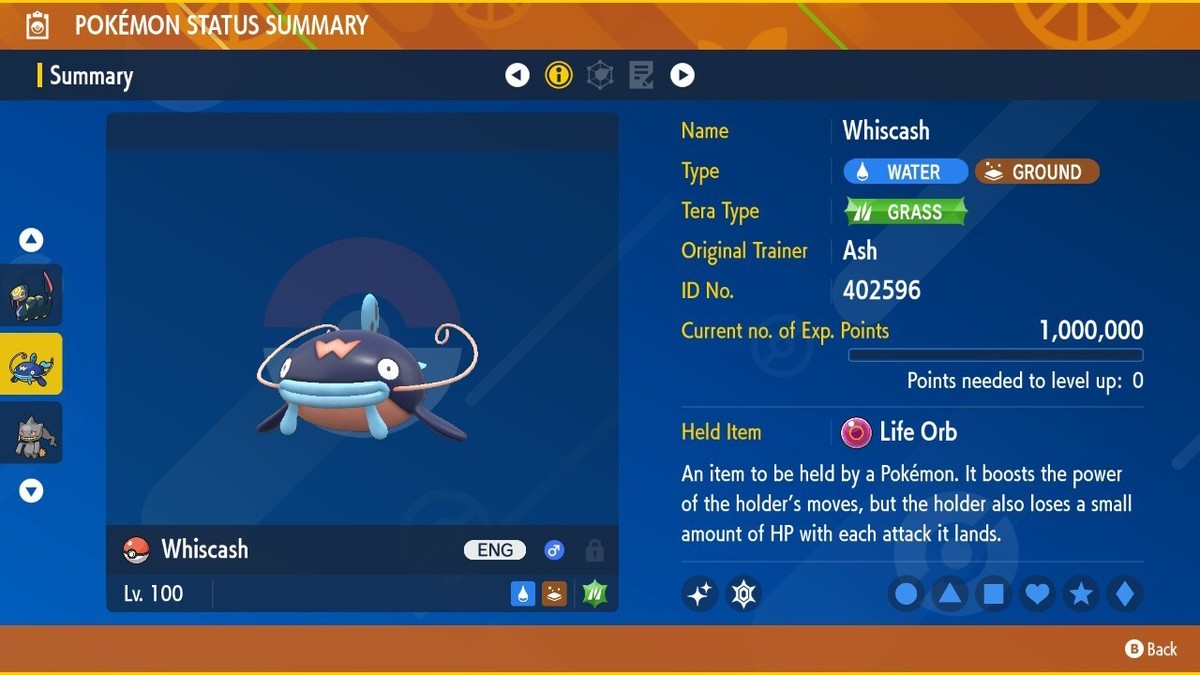
Task: Go to the previous summary page arrow
Action: tap(517, 75)
